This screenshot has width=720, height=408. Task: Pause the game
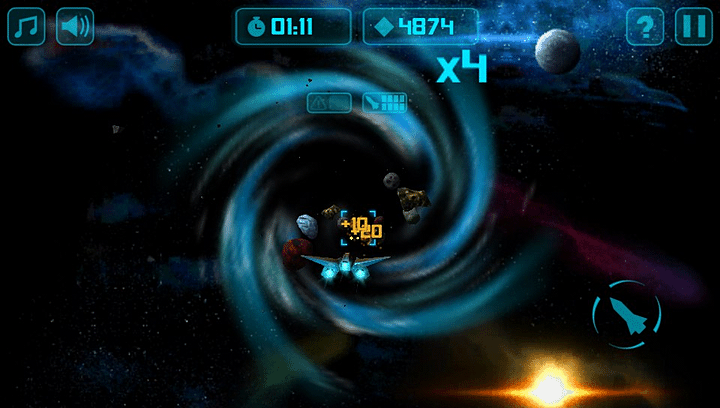point(692,27)
